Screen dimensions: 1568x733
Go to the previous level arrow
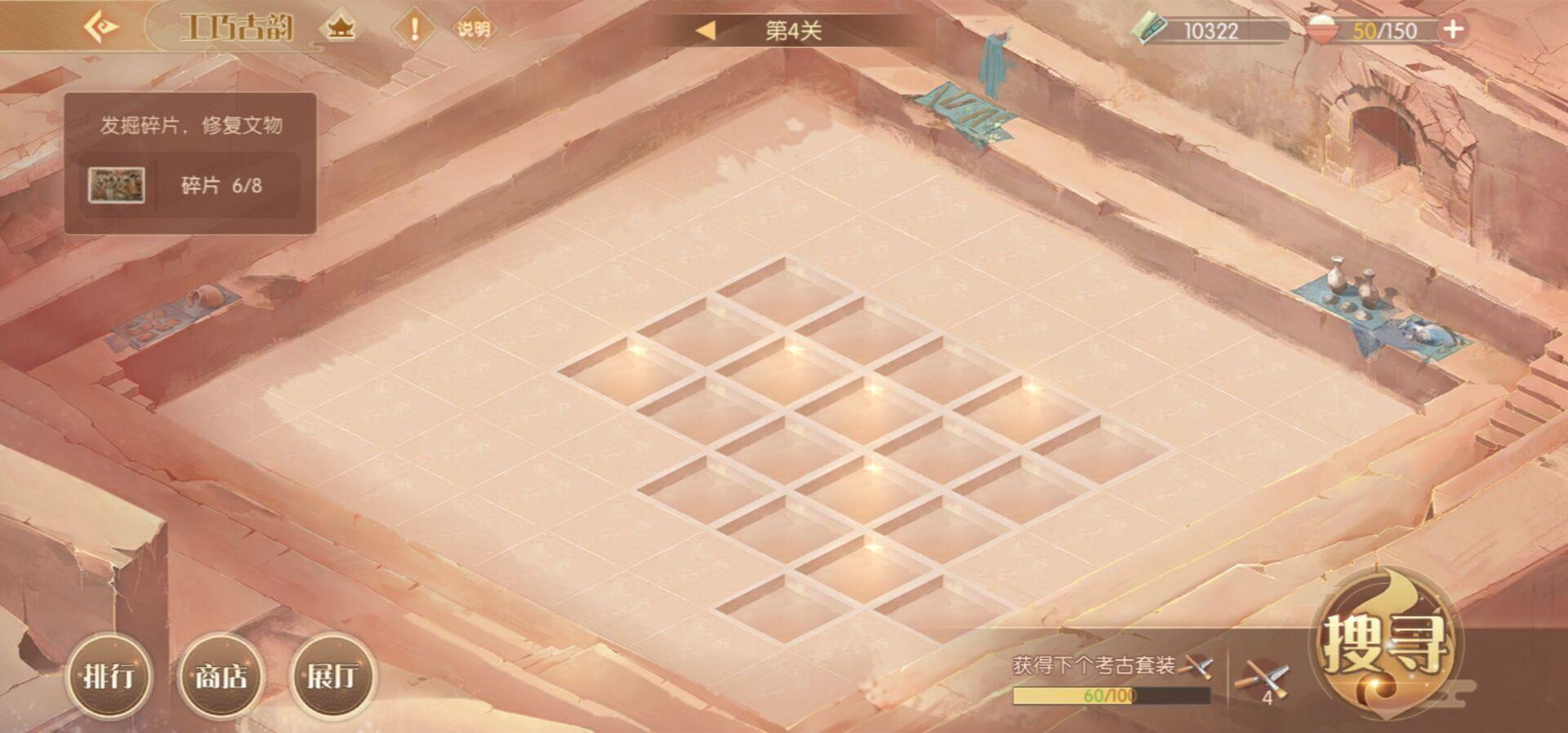coord(705,31)
